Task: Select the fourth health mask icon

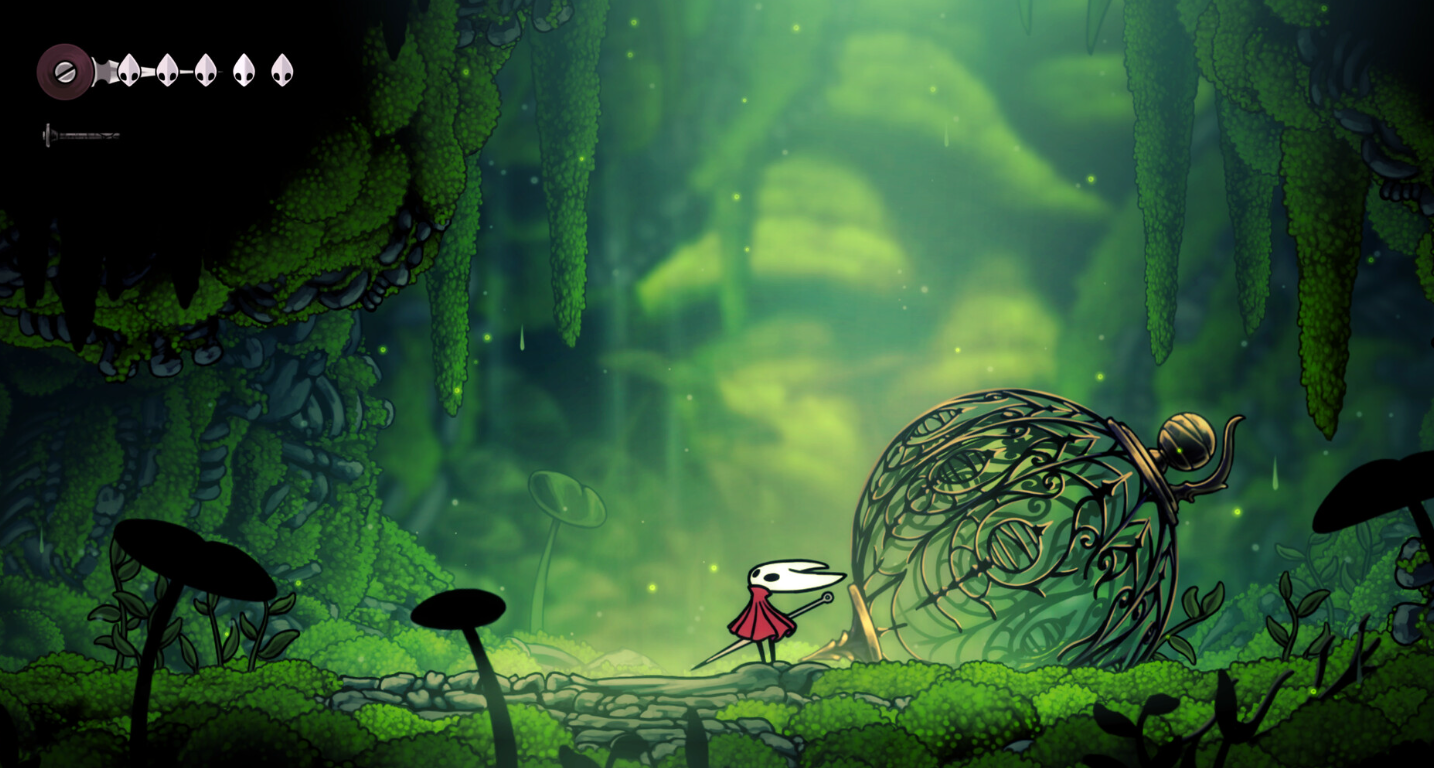Action: [244, 69]
